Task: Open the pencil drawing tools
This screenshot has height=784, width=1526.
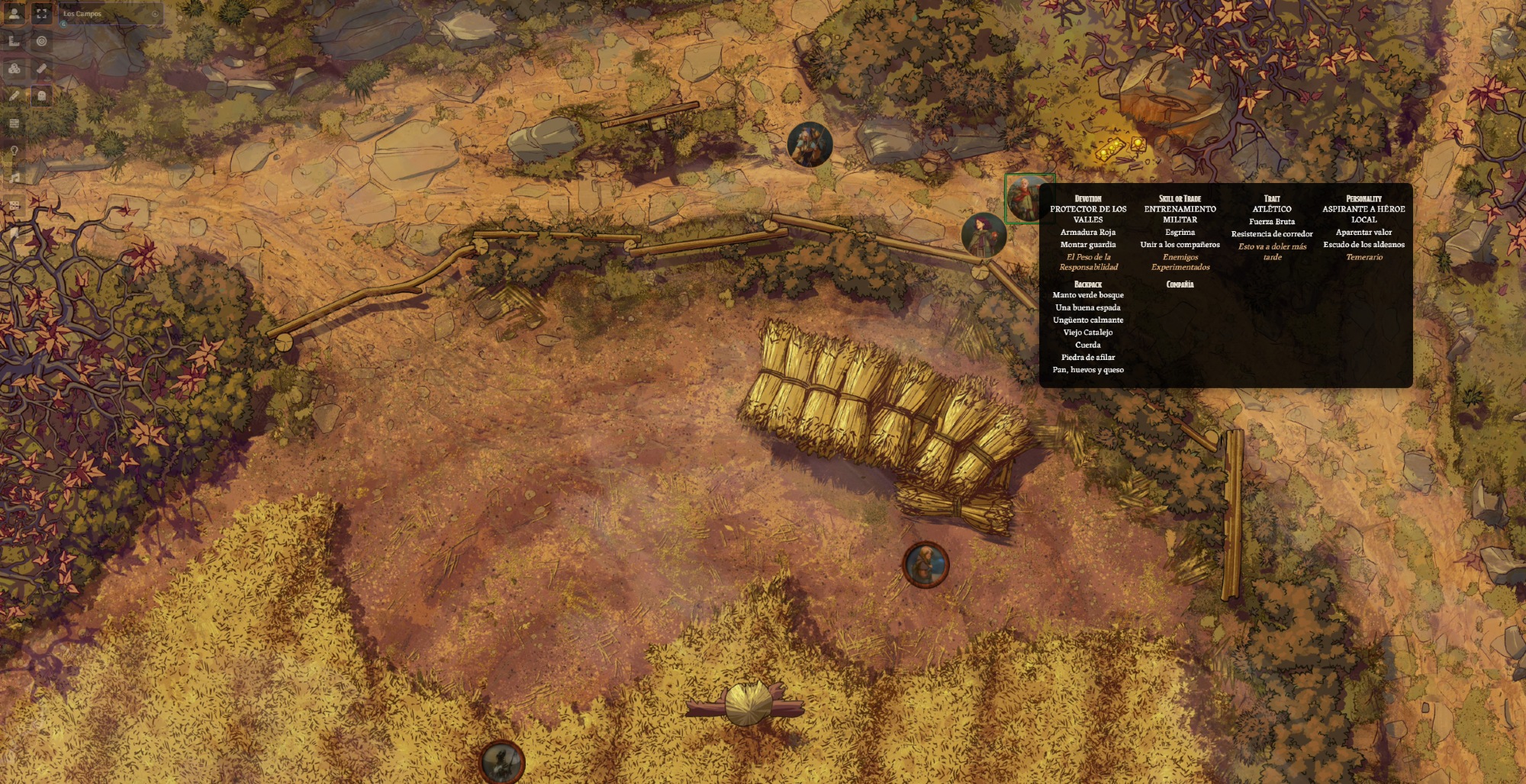Action: pyautogui.click(x=14, y=96)
